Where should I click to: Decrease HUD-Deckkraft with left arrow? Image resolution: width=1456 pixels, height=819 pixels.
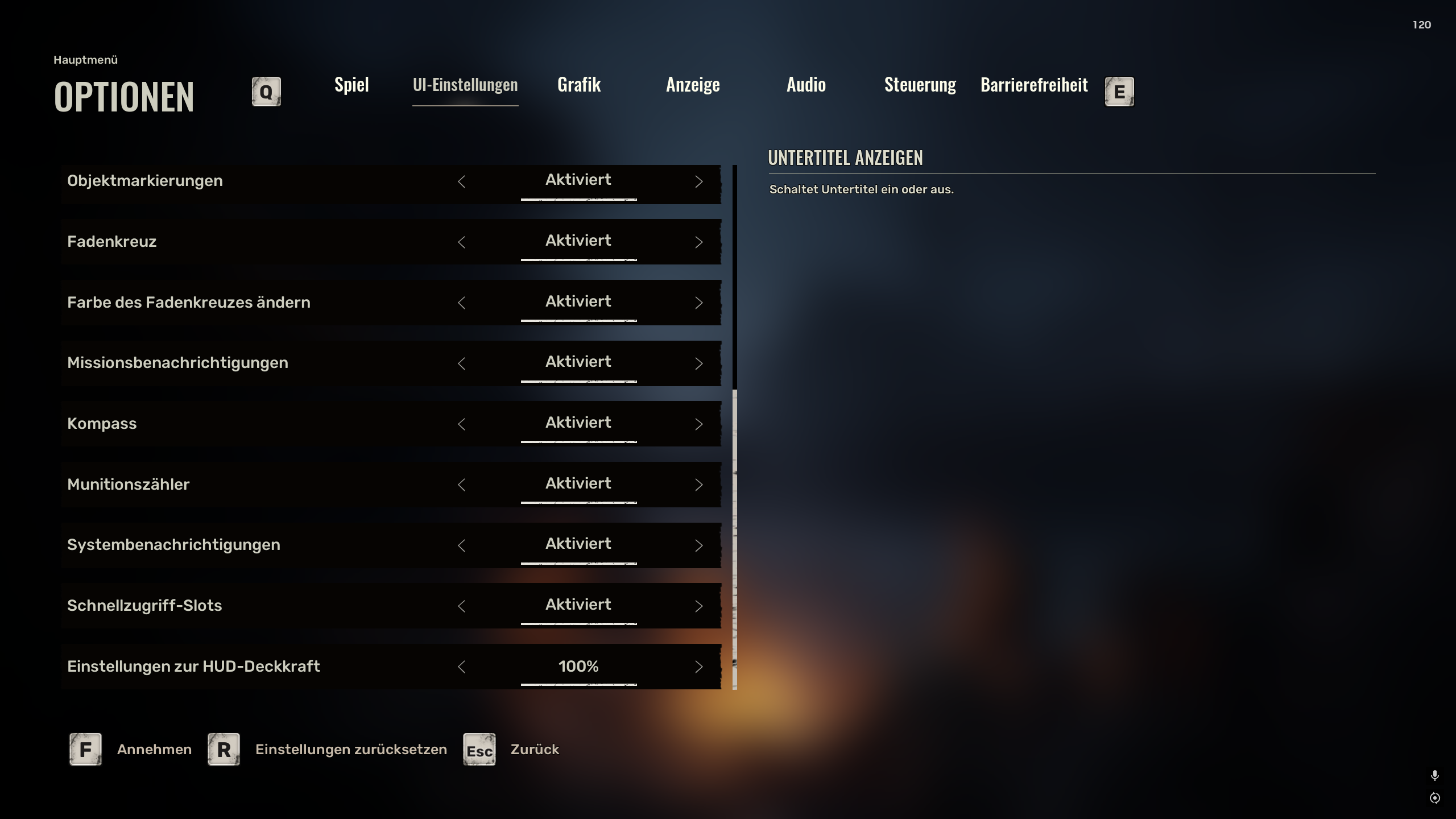[461, 667]
